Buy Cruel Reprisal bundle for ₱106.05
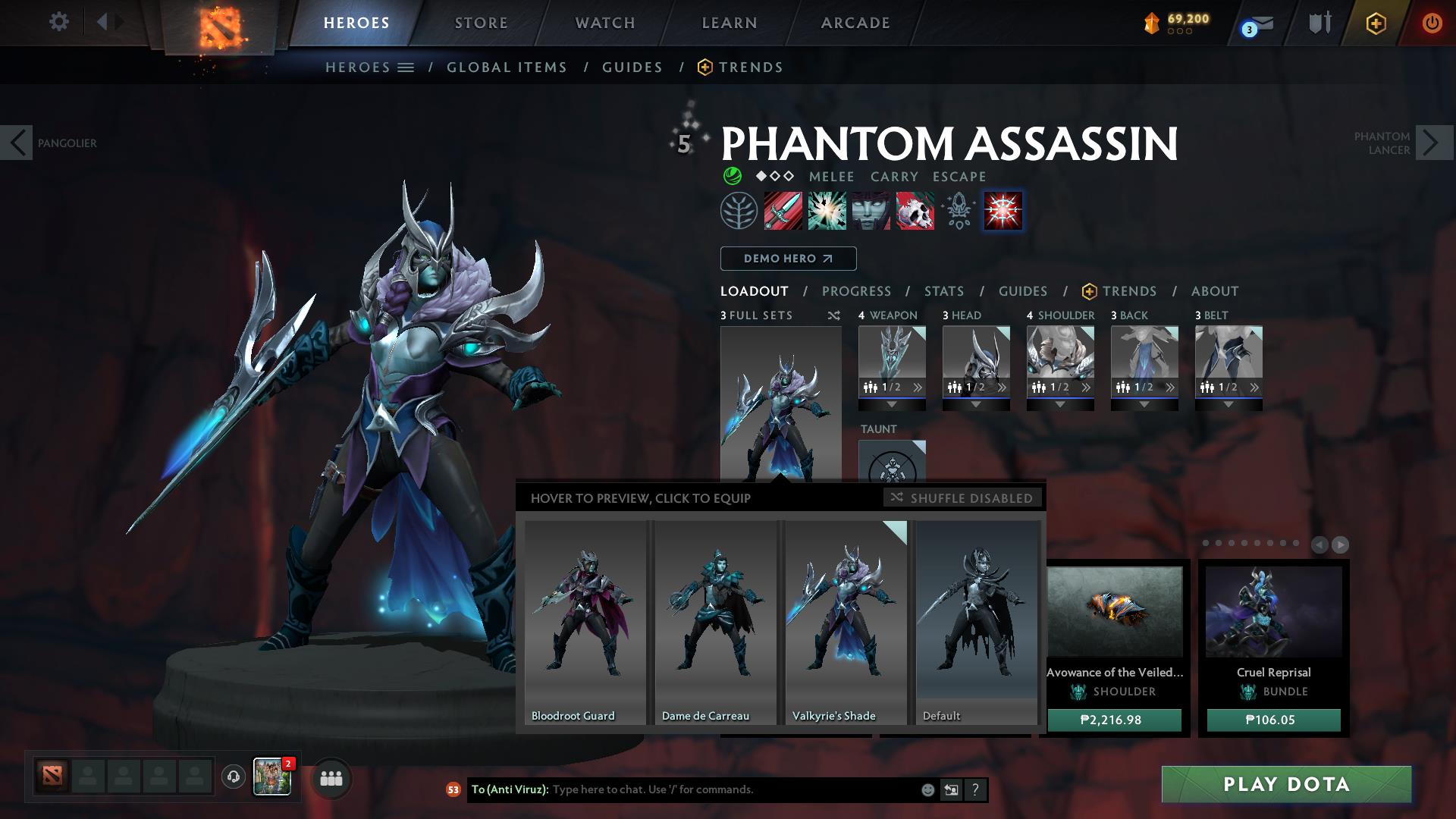The image size is (1456, 819). pyautogui.click(x=1273, y=720)
